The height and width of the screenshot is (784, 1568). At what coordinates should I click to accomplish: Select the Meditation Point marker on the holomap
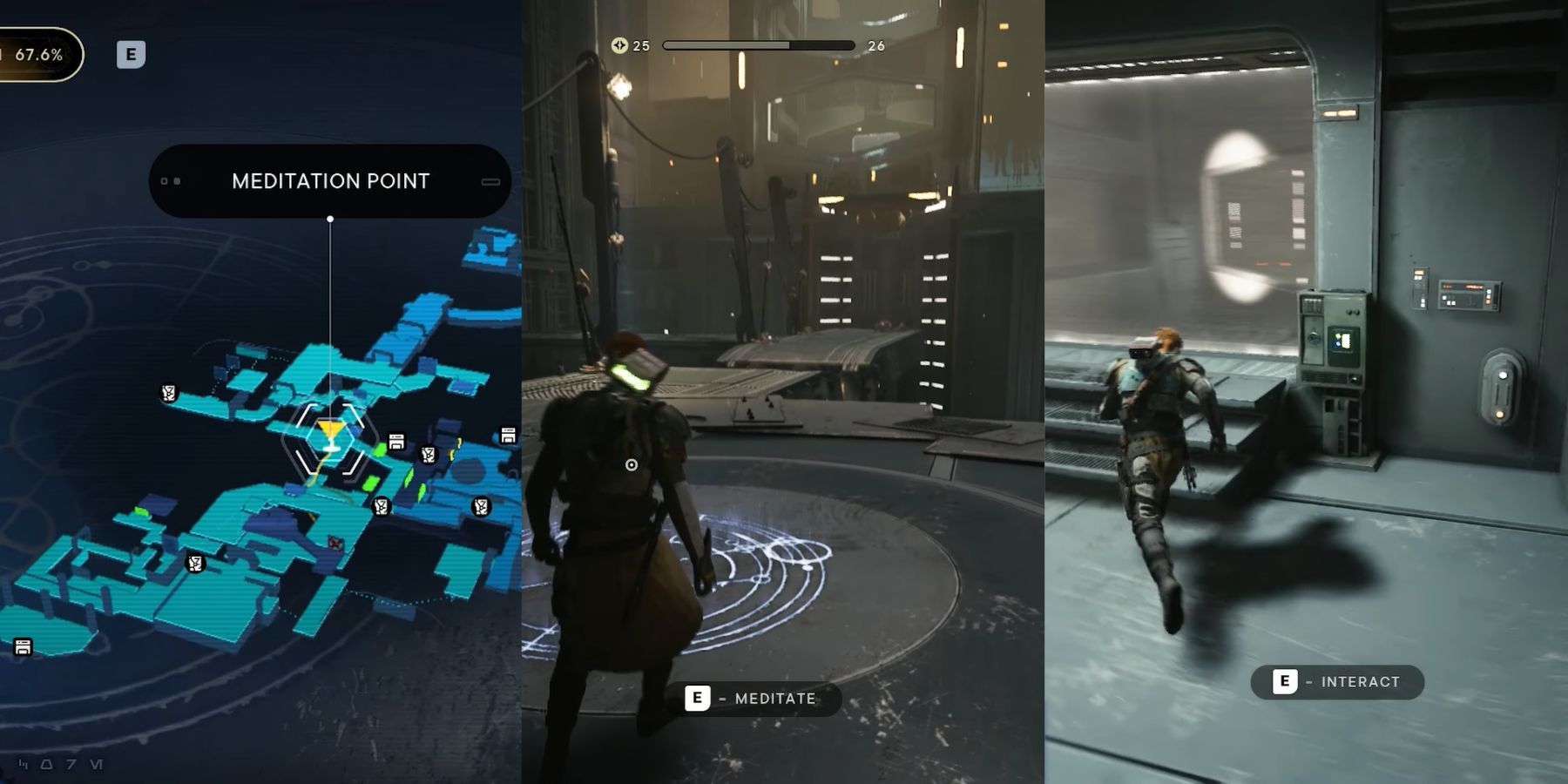(329, 433)
